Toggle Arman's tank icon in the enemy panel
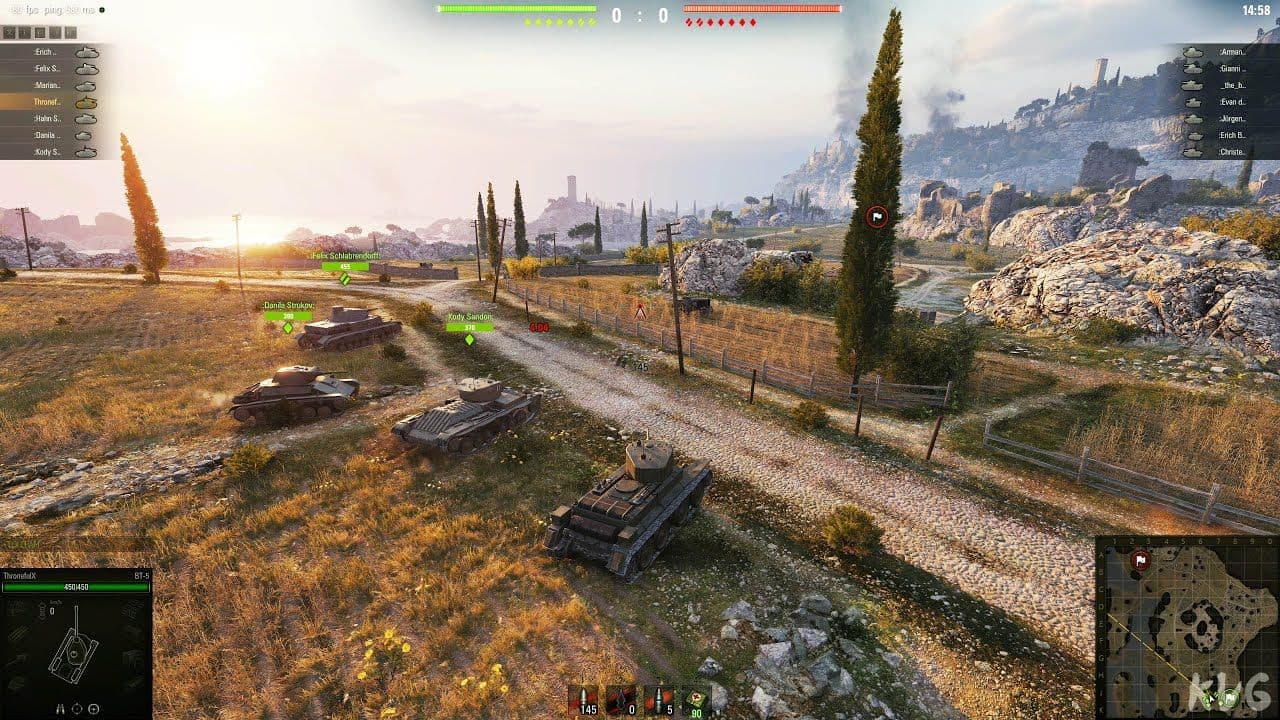 (1193, 51)
